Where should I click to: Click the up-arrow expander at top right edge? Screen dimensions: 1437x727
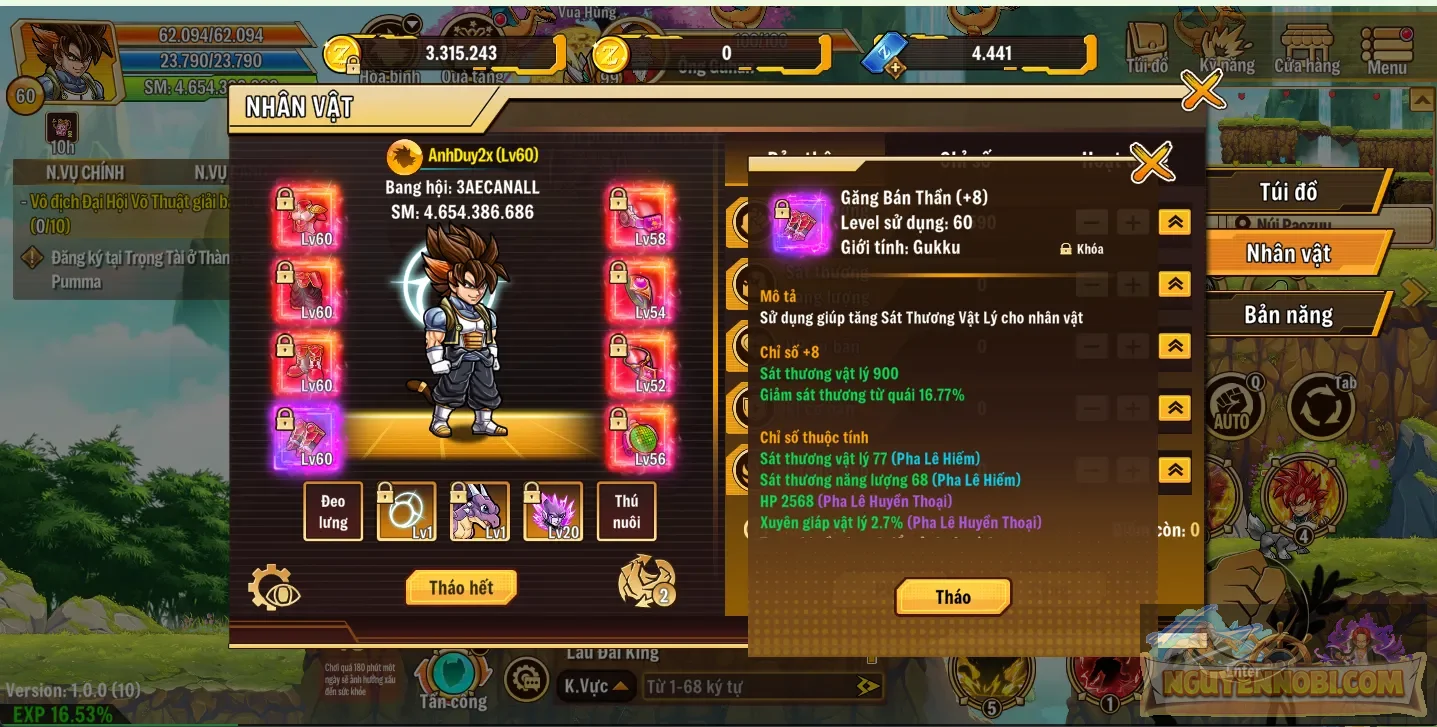tap(1422, 100)
